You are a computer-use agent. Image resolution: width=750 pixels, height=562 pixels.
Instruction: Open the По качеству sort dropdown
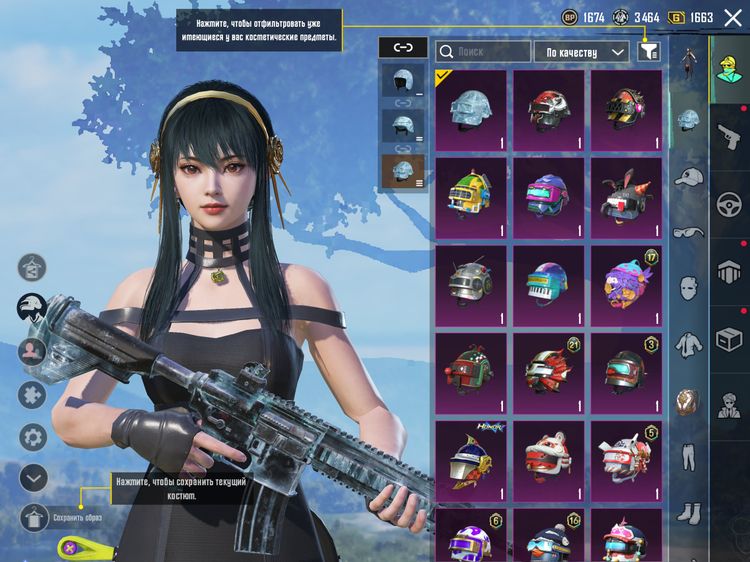pos(581,51)
